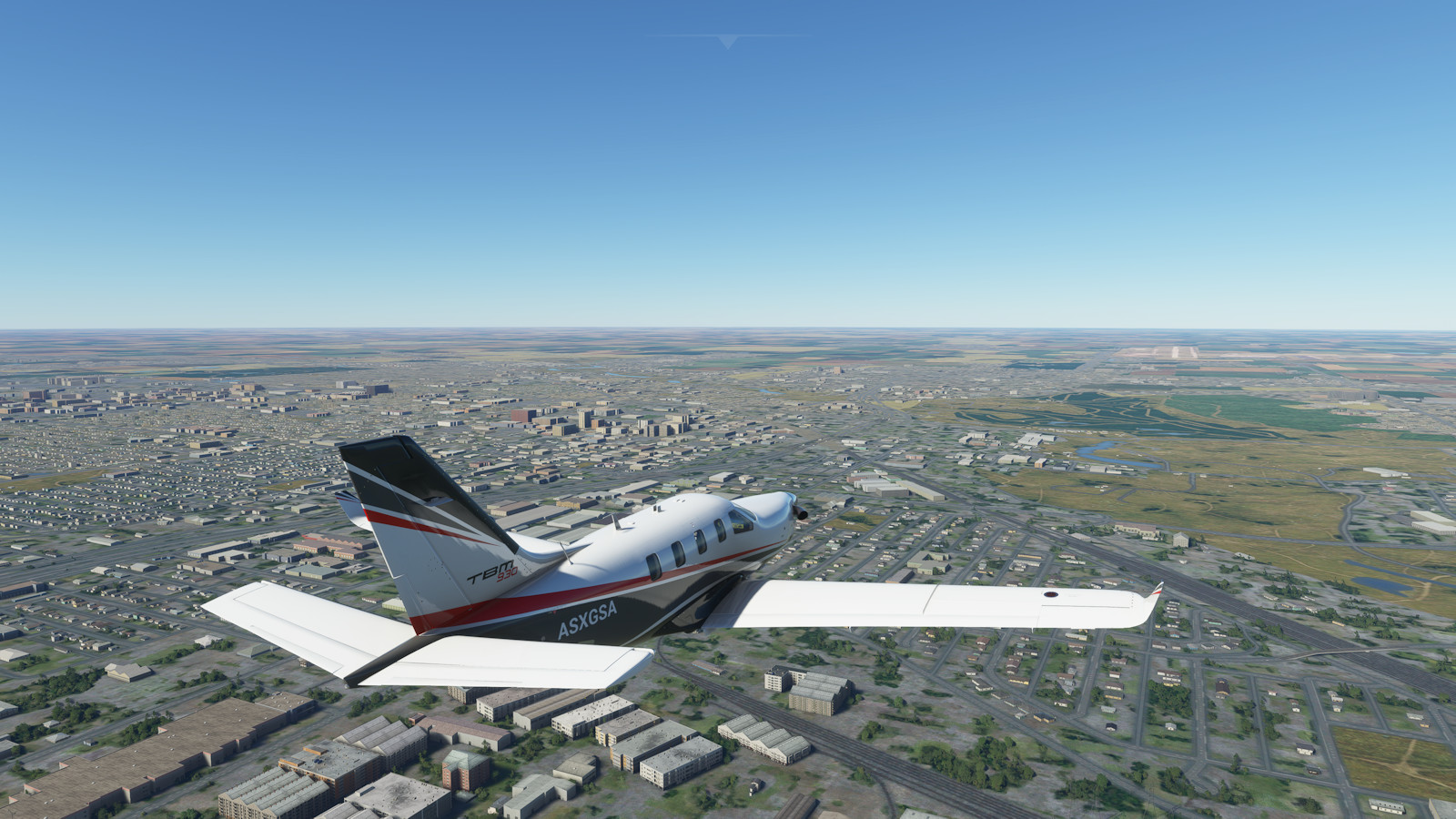Expand the hidden toolbar pull-down arrow
The height and width of the screenshot is (819, 1456).
coord(727,41)
